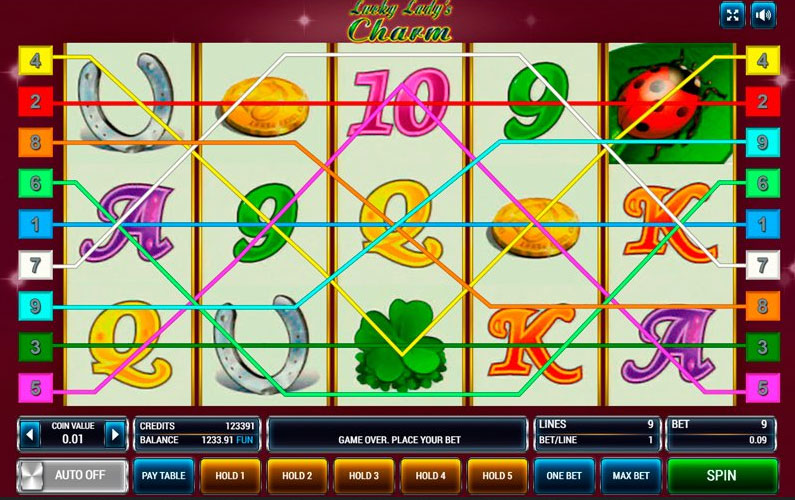This screenshot has width=795, height=500.
Task: Toggle the AUTO OFF autoplay button
Action: point(73,475)
